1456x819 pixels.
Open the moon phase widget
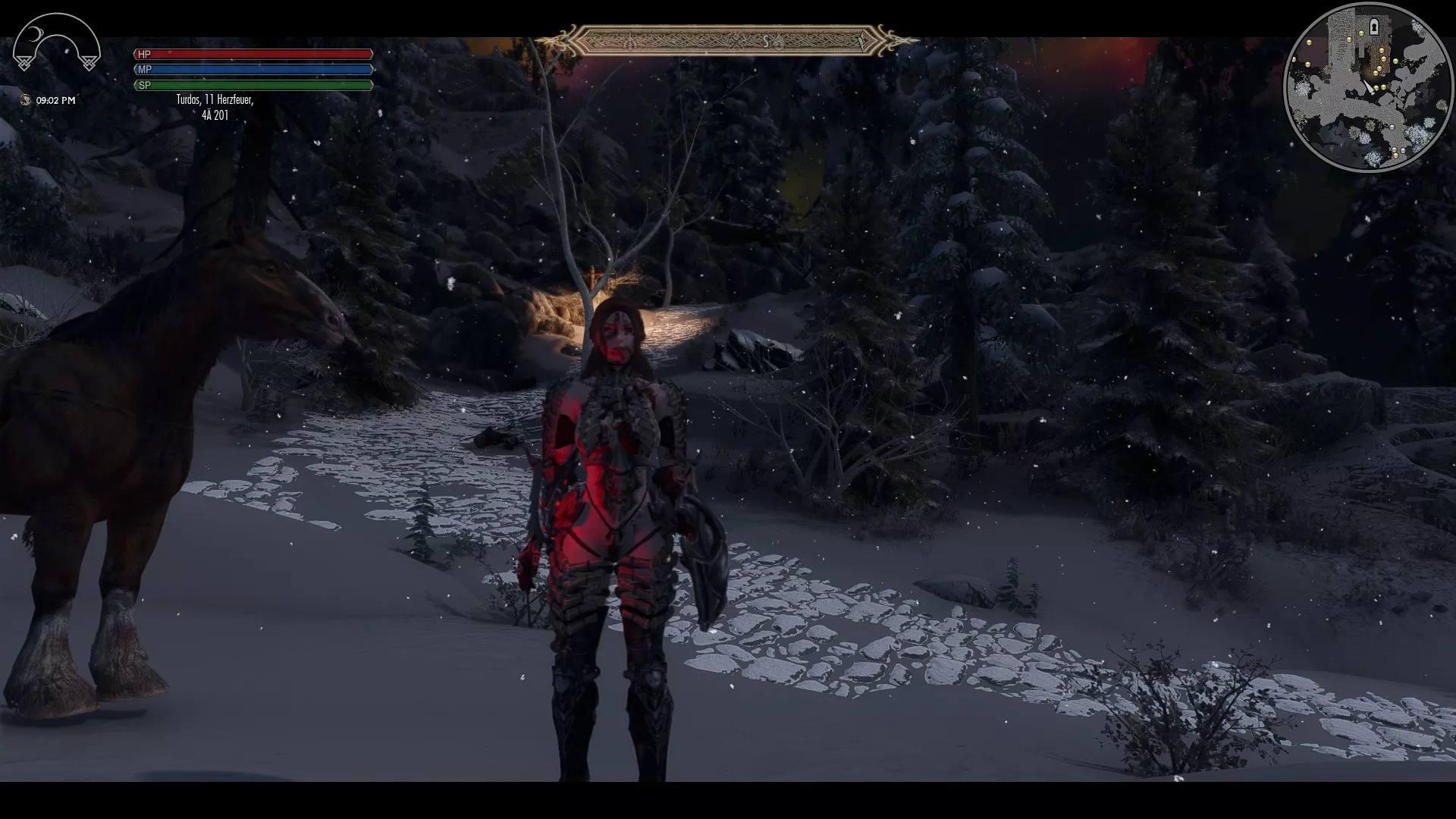(56, 47)
